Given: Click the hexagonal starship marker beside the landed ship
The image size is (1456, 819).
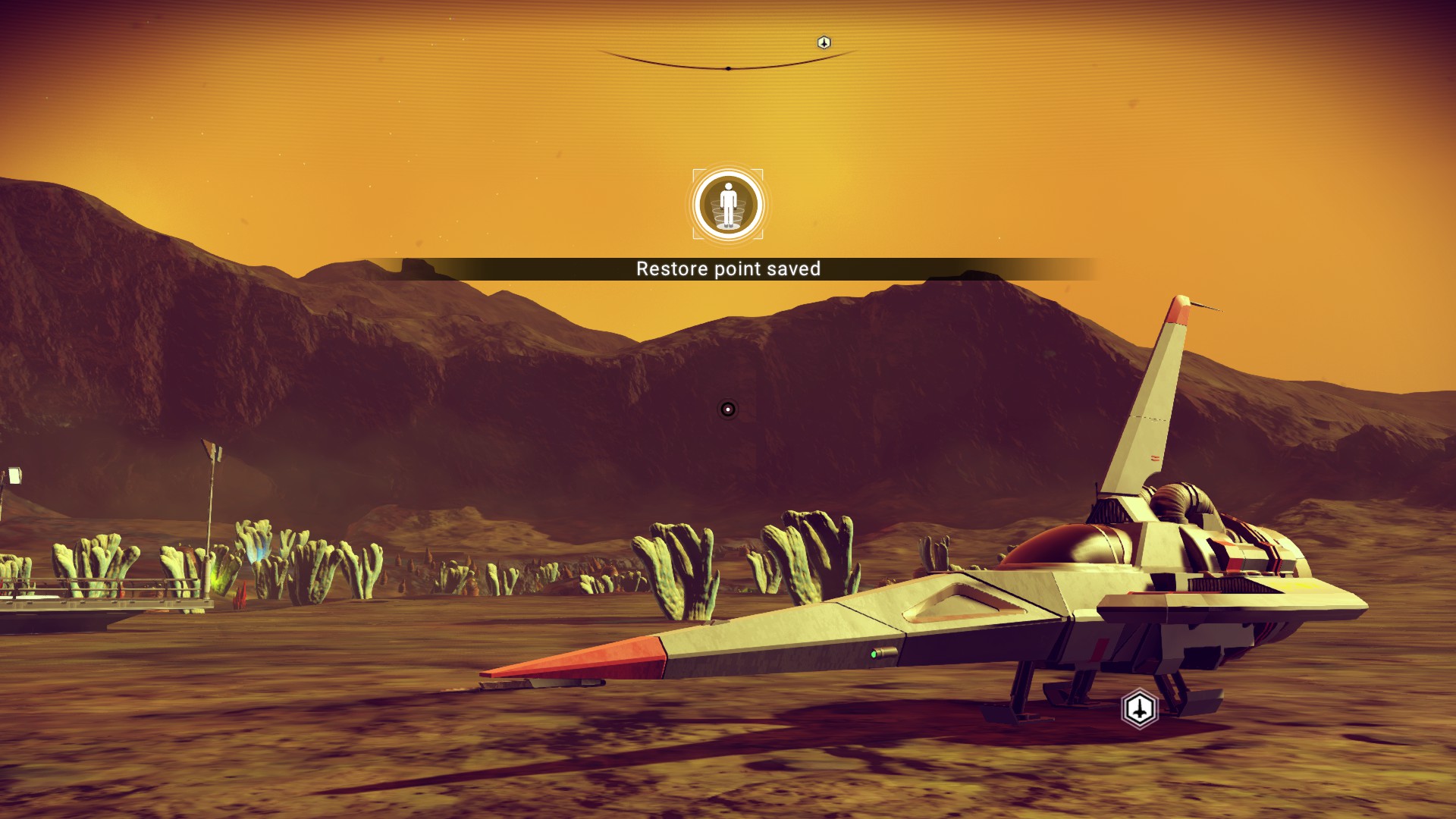Looking at the screenshot, I should click(x=1139, y=709).
